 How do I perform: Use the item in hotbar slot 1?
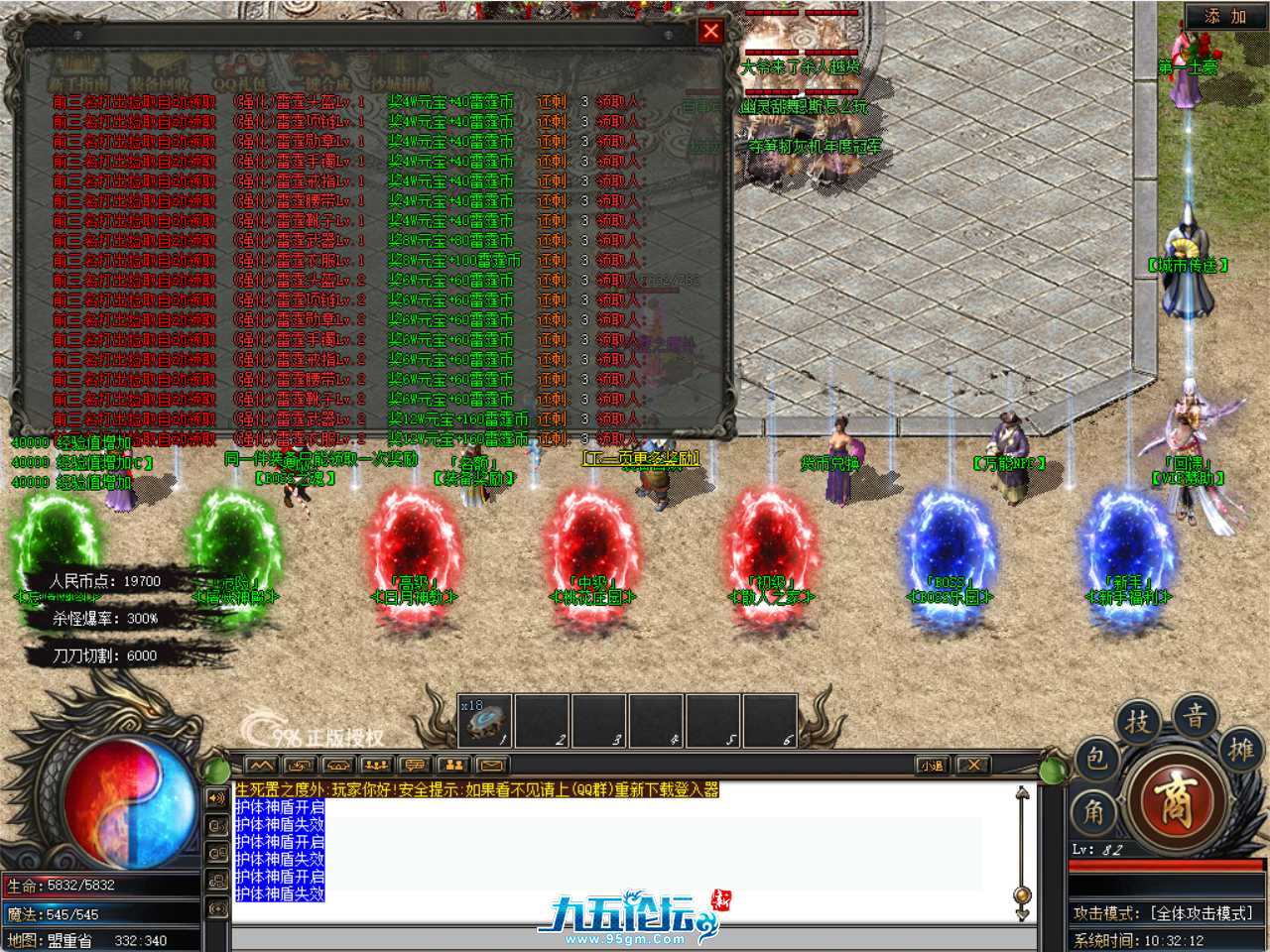coord(485,721)
